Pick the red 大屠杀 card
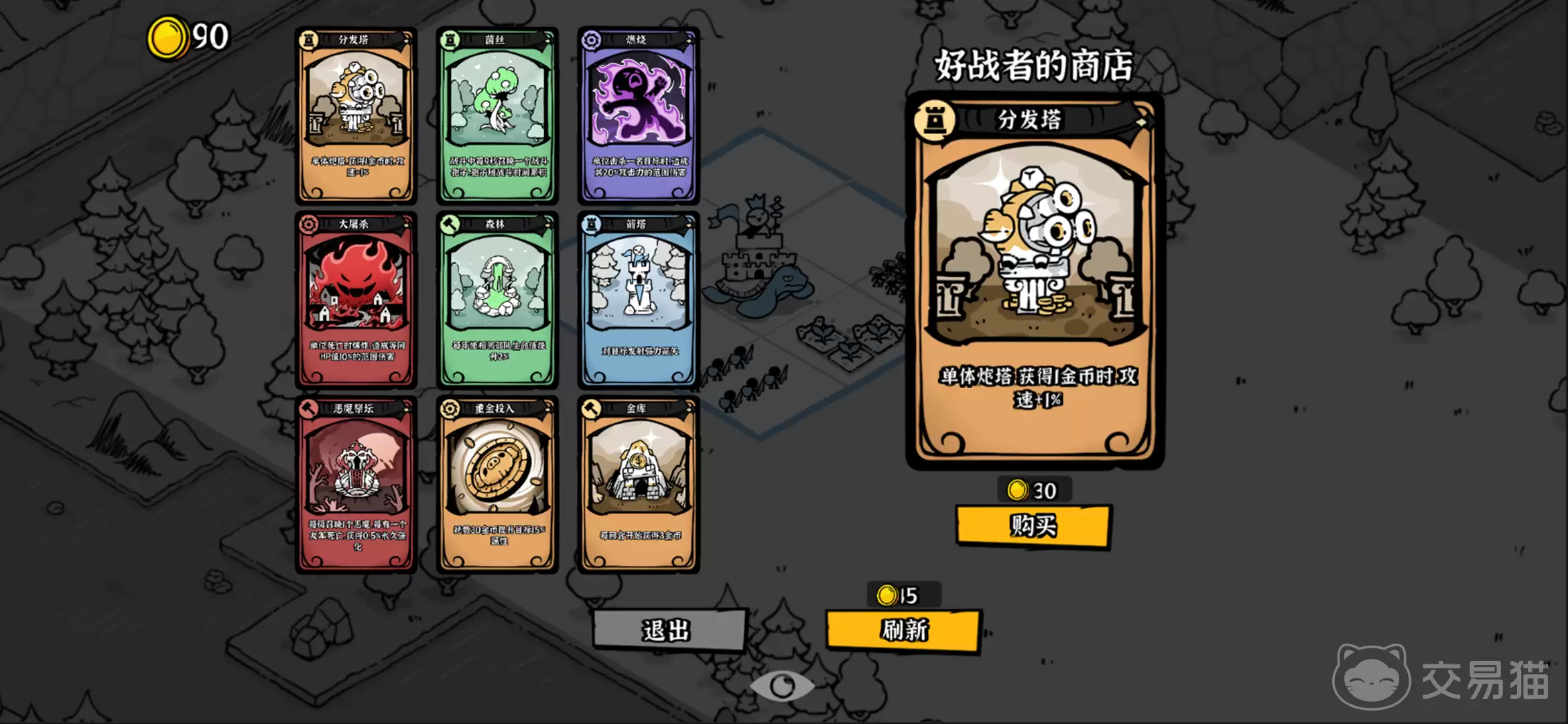 356,300
